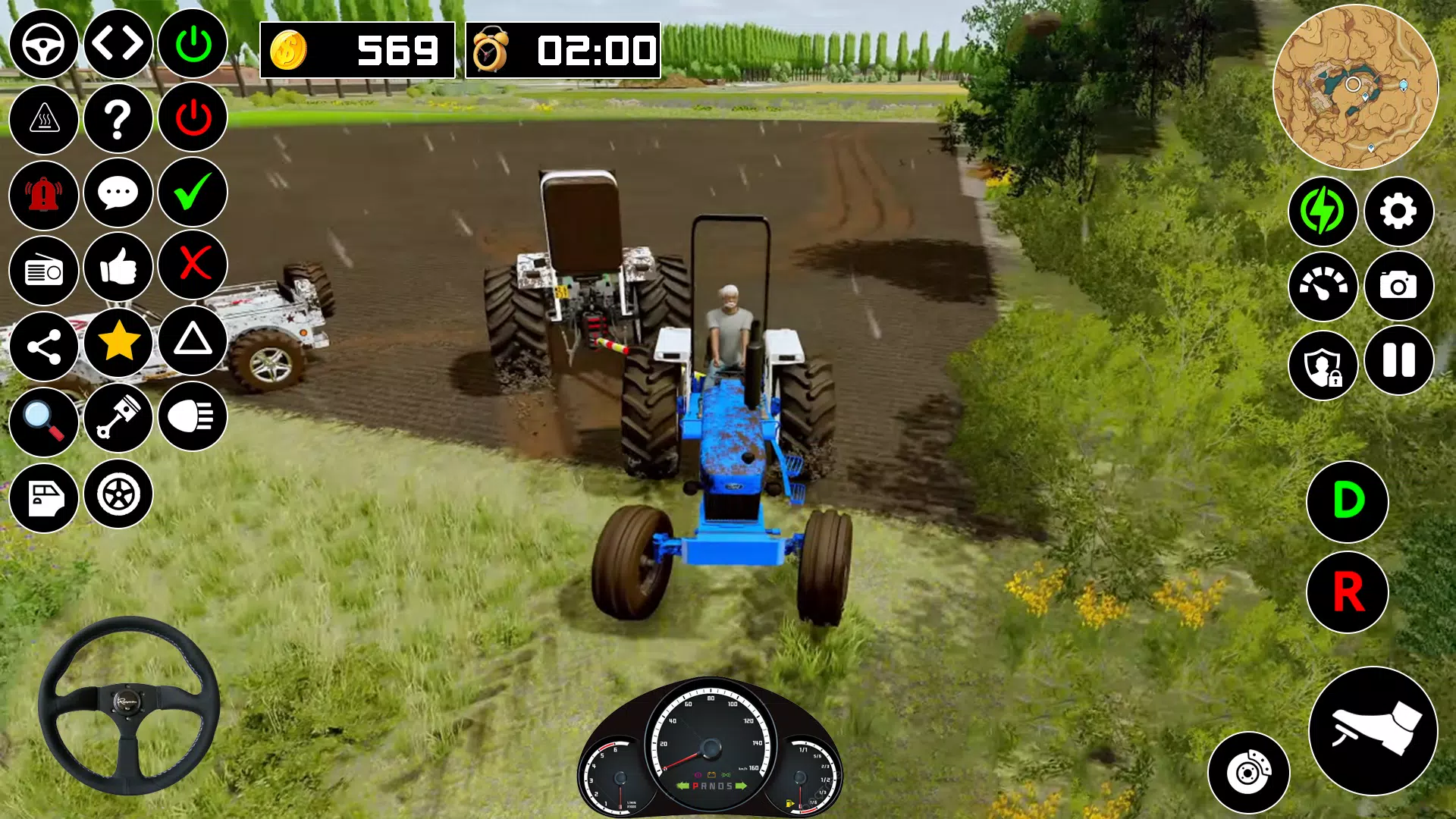Open the settings gear menu
Viewport: 1456px width, 819px height.
tap(1399, 213)
